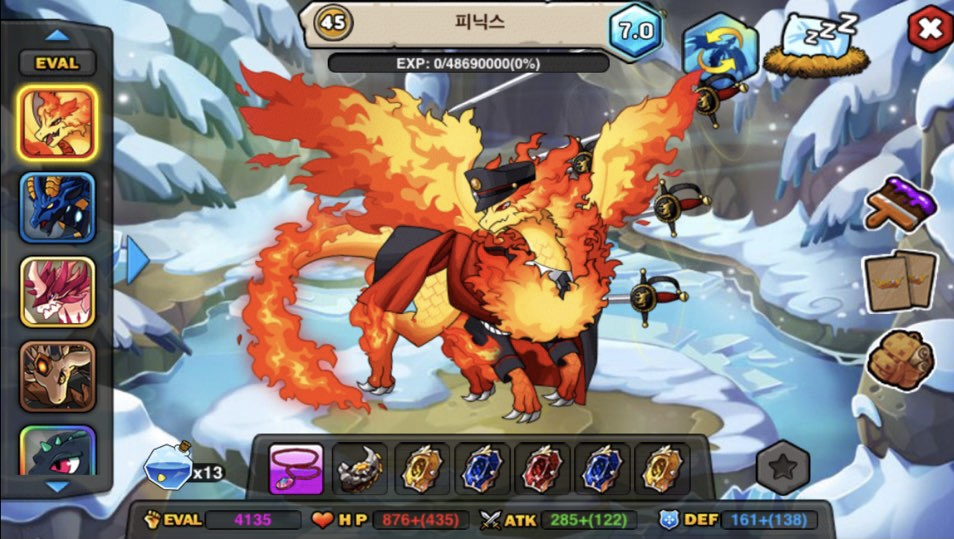Viewport: 954px width, 539px height.
Task: Select the fire phoenix dragon portrait
Action: [x=57, y=121]
